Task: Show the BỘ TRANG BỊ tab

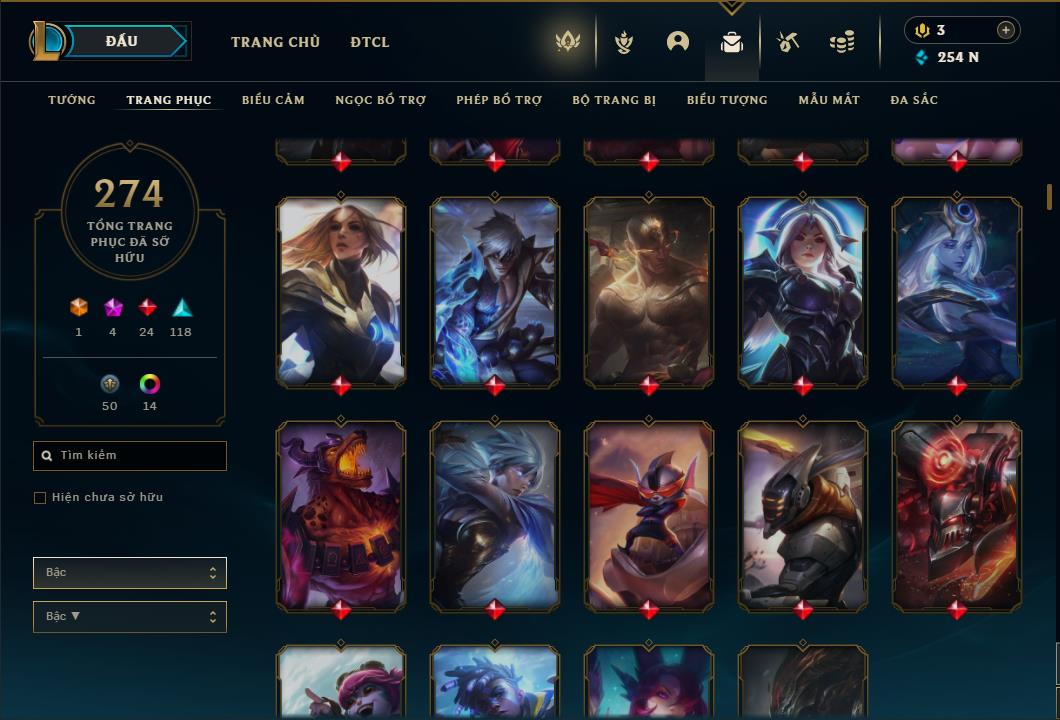Action: [614, 100]
